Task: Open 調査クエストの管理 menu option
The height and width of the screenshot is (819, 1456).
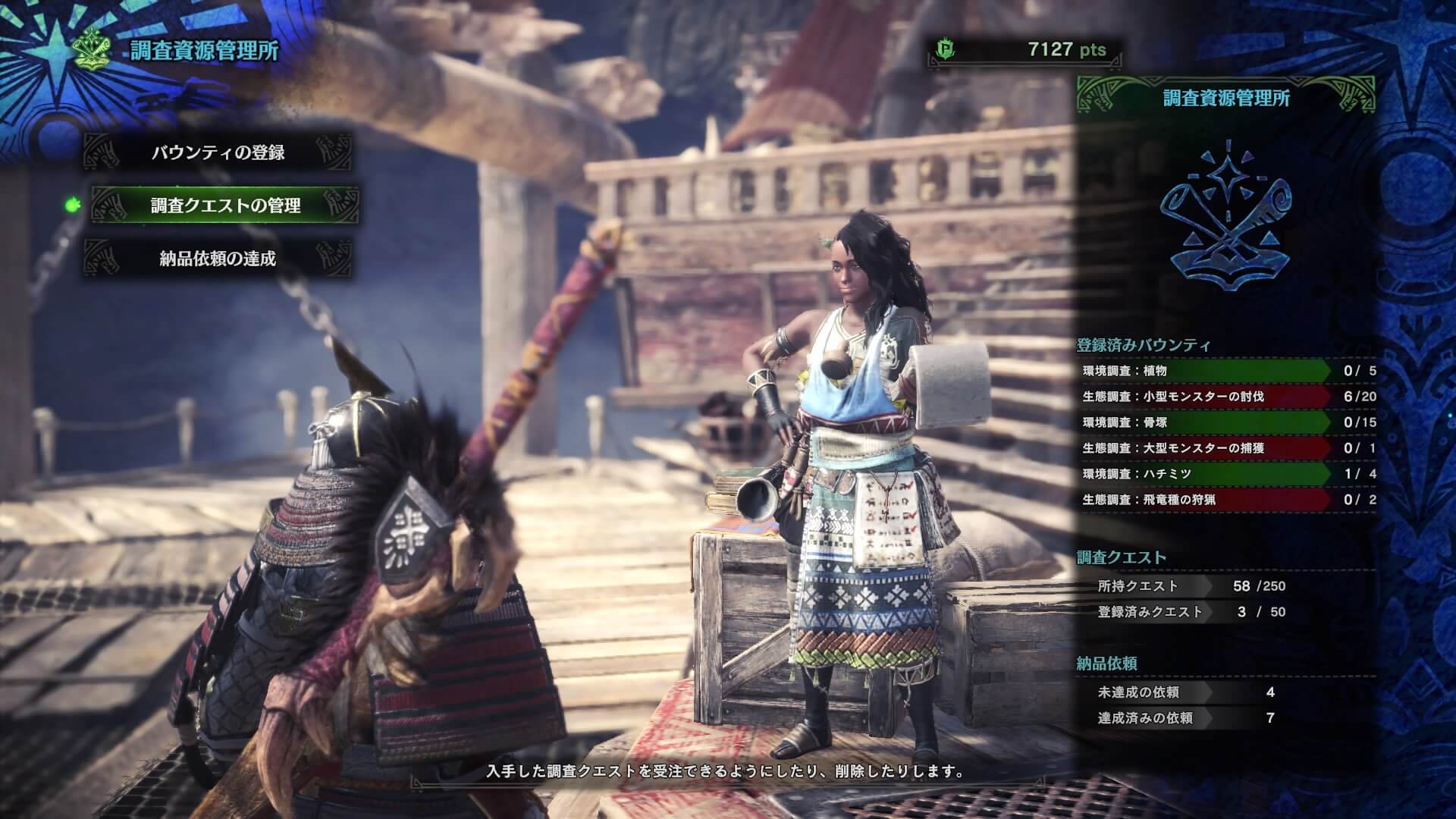Action: tap(225, 206)
